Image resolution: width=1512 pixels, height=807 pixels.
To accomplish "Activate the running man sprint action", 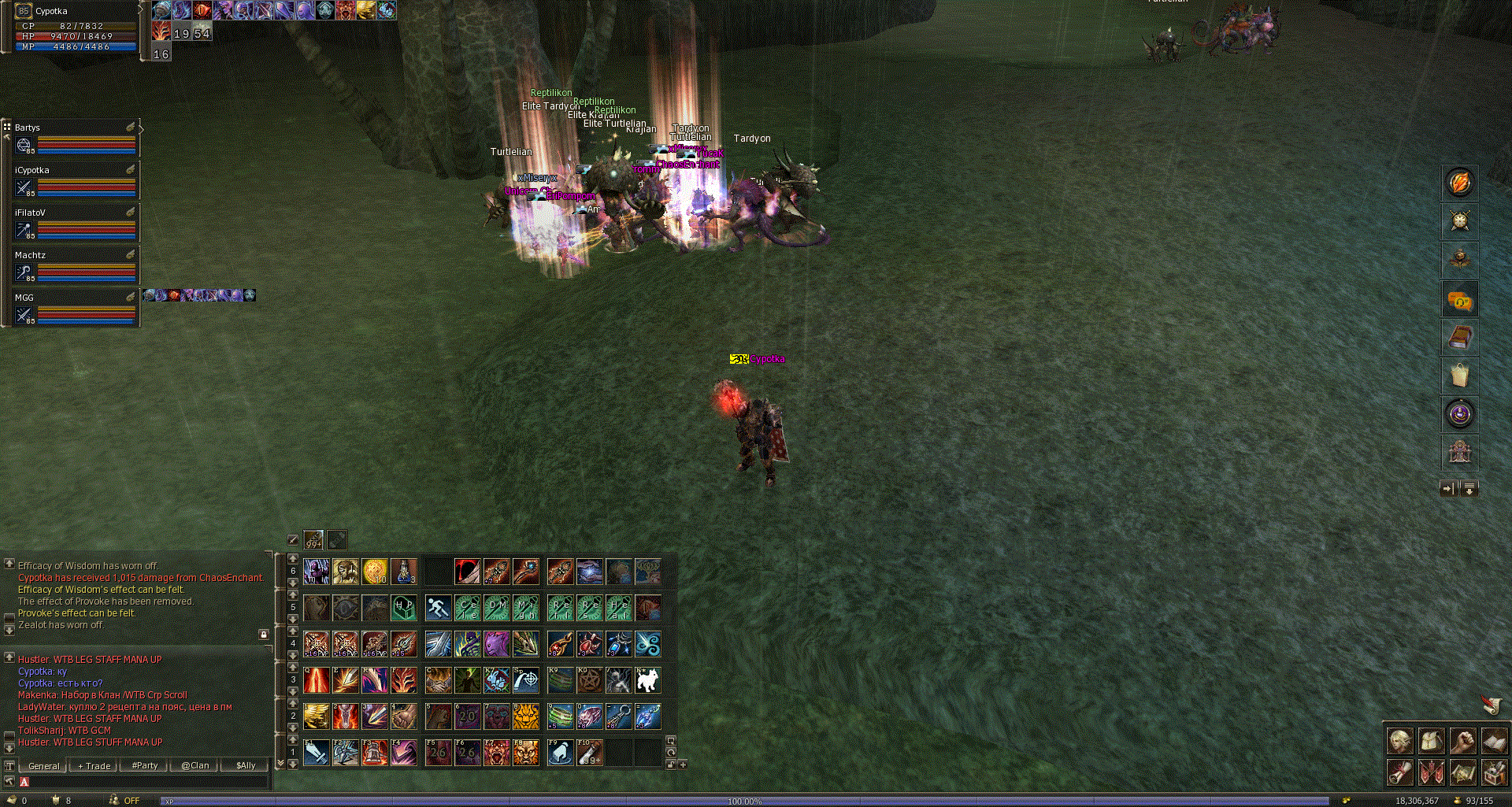I will point(438,607).
